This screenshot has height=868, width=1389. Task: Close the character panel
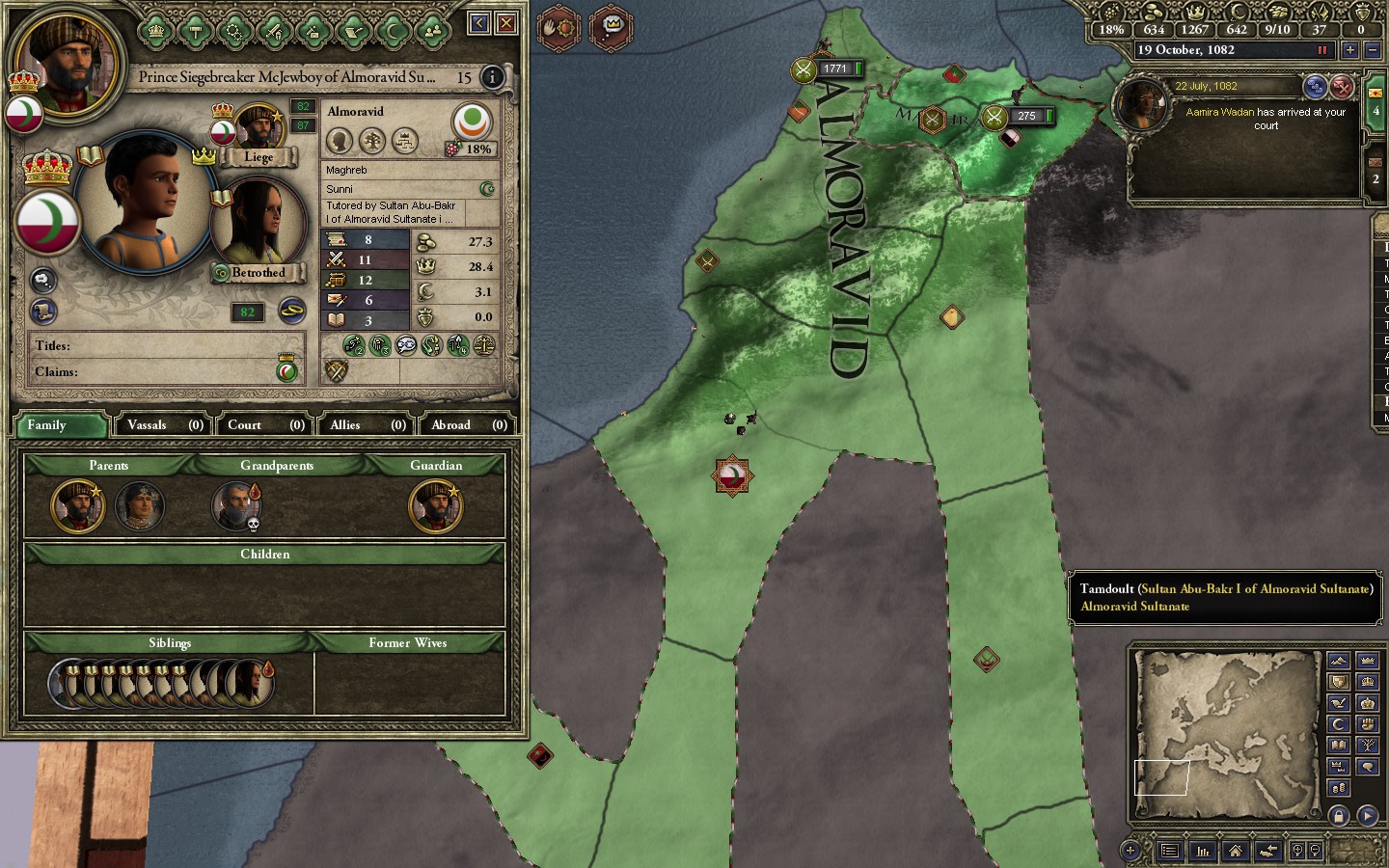point(505,22)
